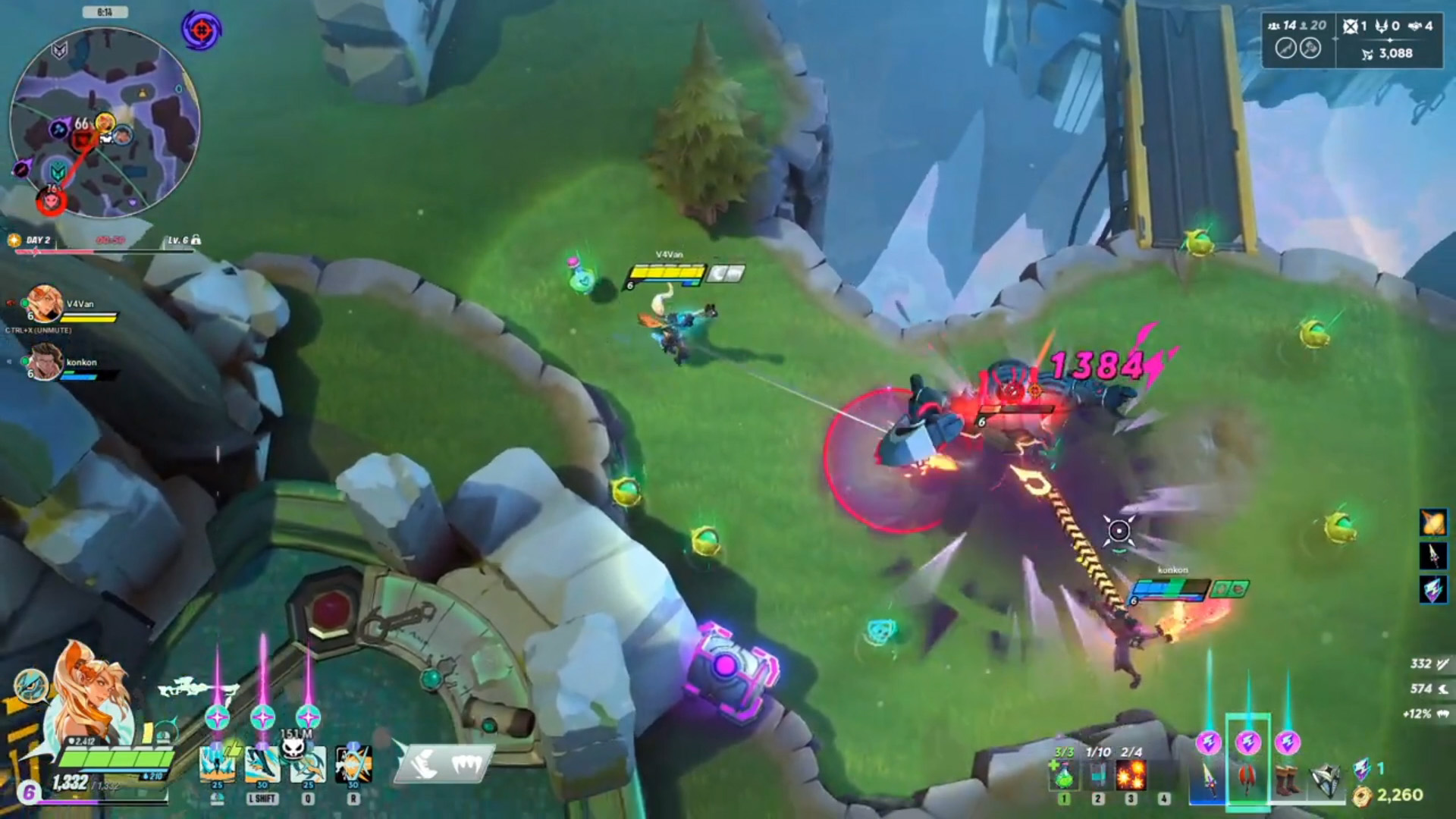This screenshot has height=819, width=1456.
Task: Use the green healing potion
Action: (x=1065, y=775)
